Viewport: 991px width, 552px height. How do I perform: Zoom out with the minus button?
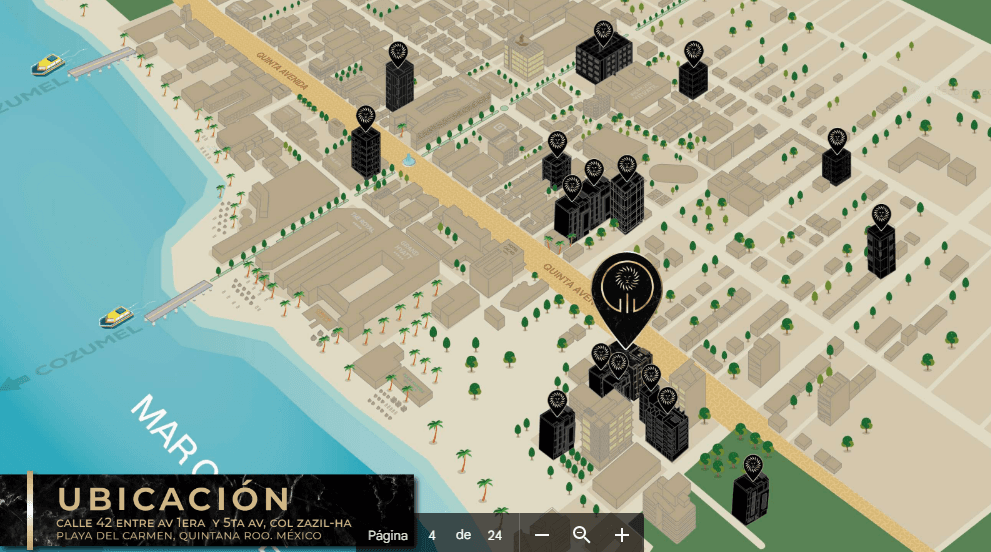point(542,535)
